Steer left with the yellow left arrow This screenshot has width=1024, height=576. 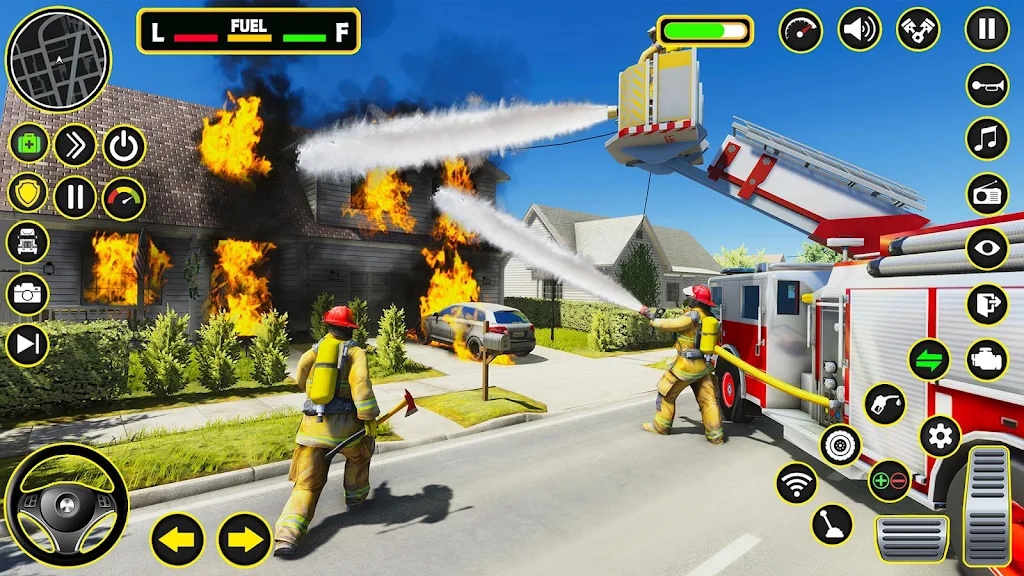[x=178, y=540]
